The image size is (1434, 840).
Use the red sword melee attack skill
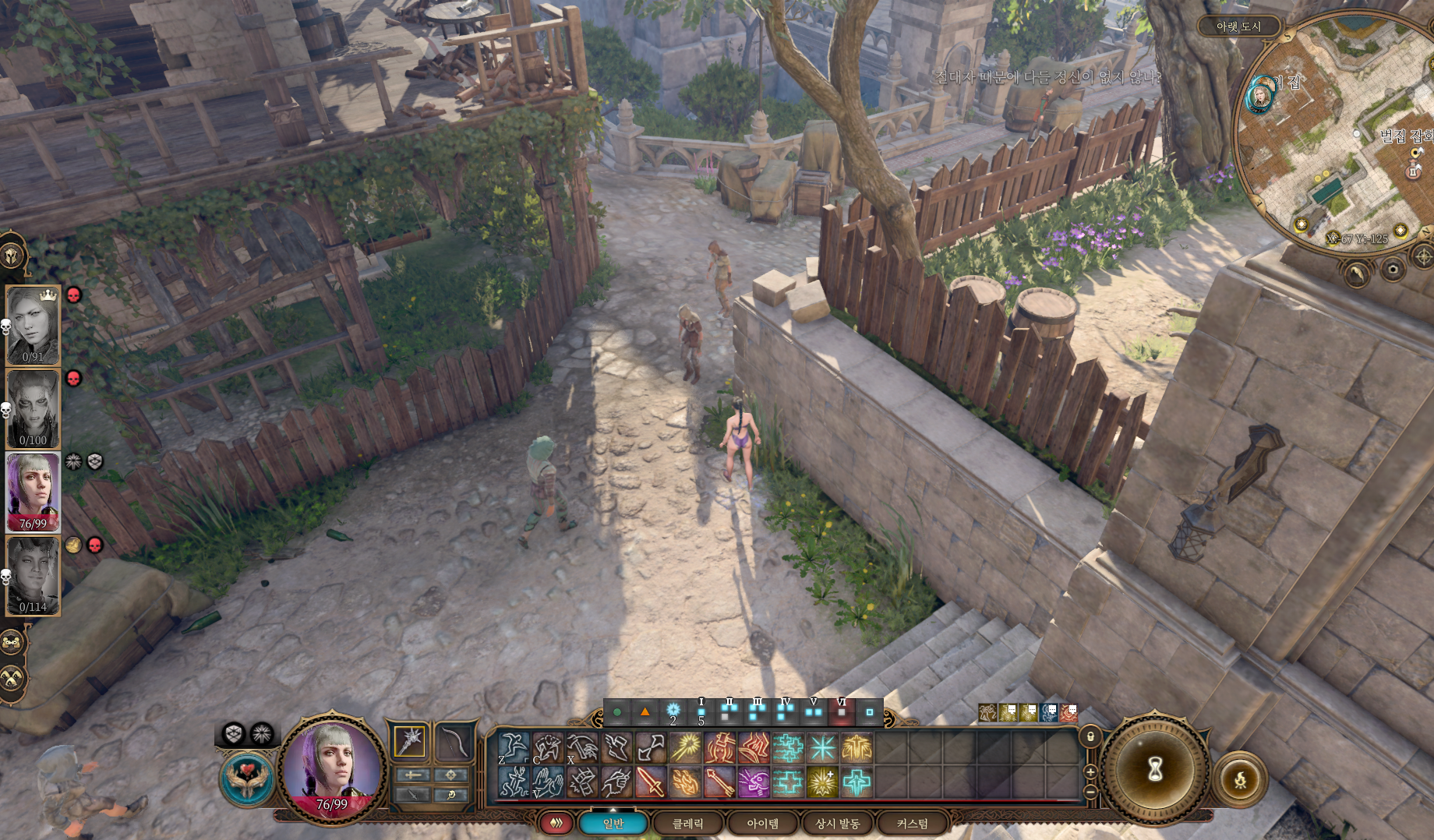pos(651,782)
